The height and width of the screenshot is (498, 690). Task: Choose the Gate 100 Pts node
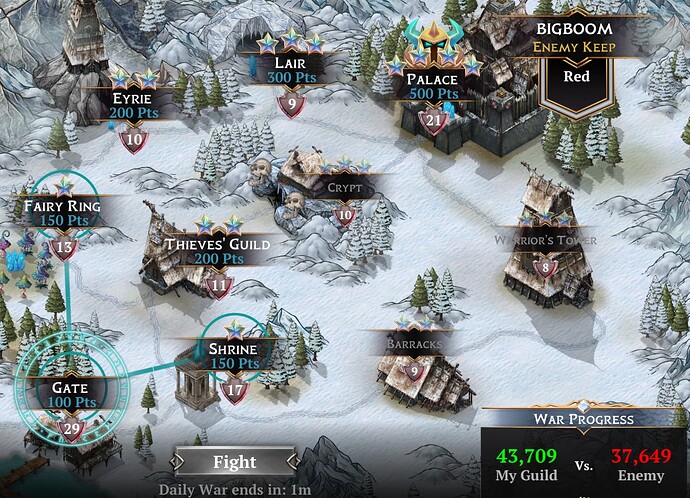(x=70, y=395)
